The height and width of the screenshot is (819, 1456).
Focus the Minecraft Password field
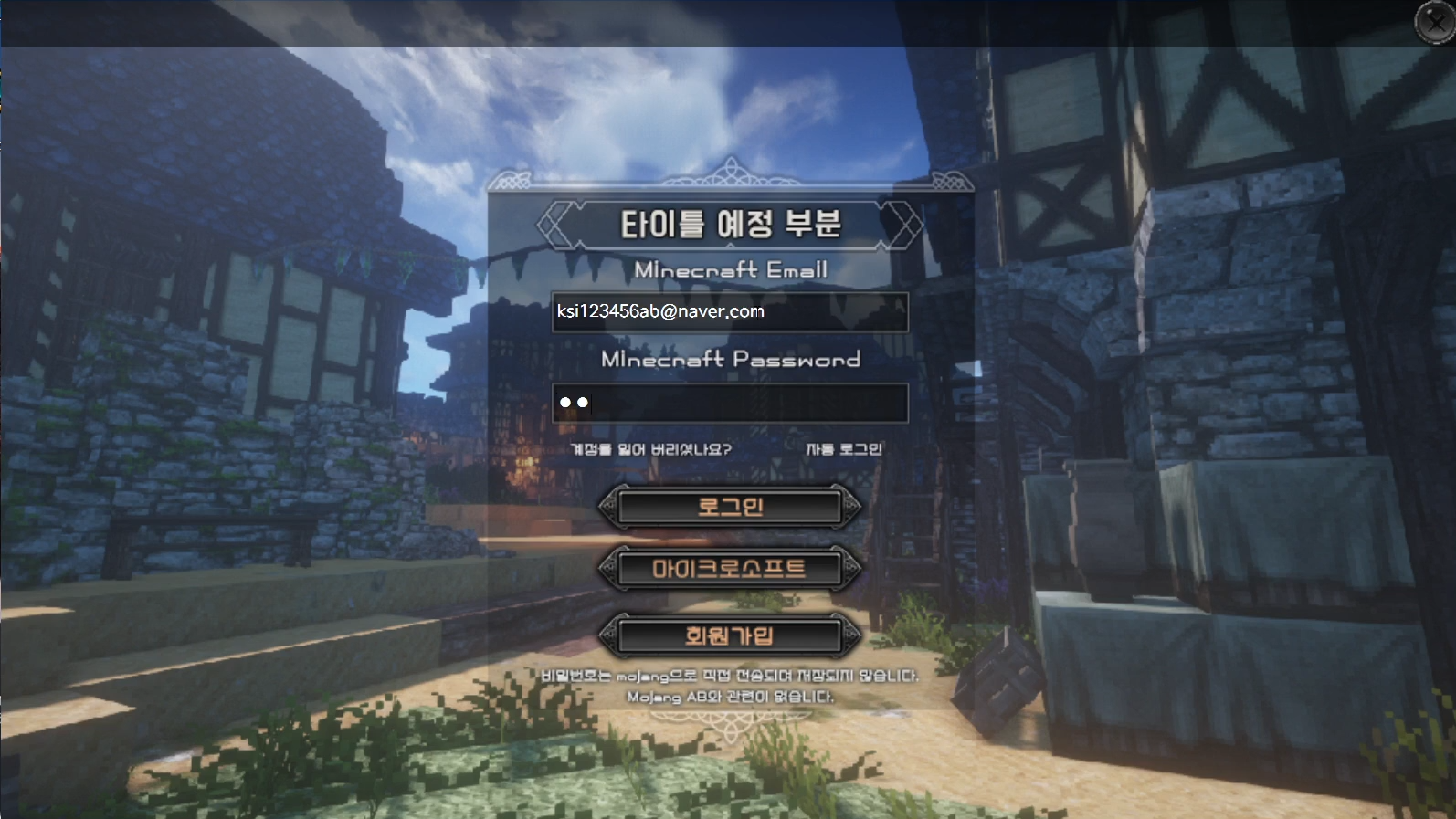coord(729,403)
